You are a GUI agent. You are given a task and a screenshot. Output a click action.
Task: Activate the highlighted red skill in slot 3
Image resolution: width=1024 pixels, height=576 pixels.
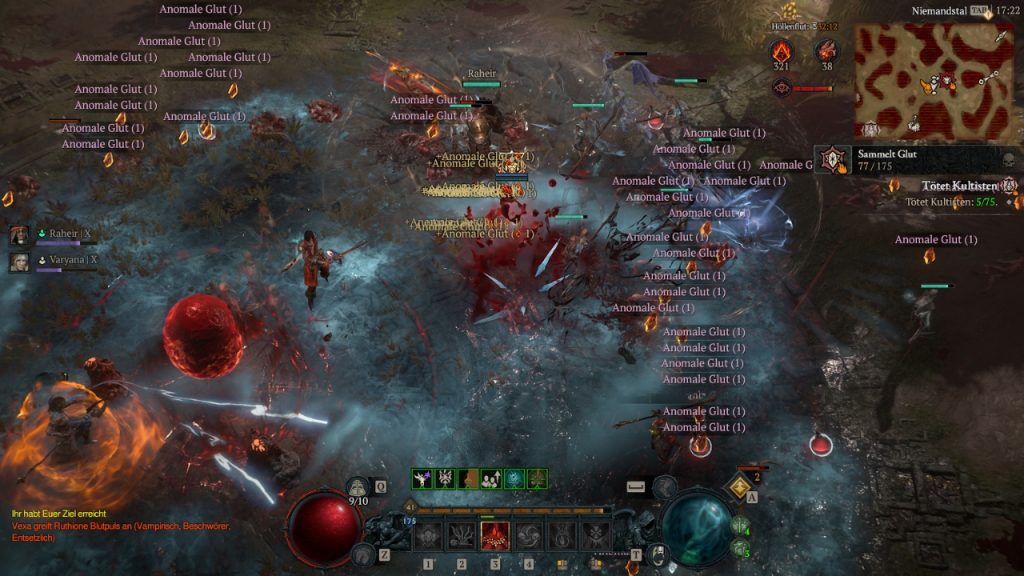point(495,536)
